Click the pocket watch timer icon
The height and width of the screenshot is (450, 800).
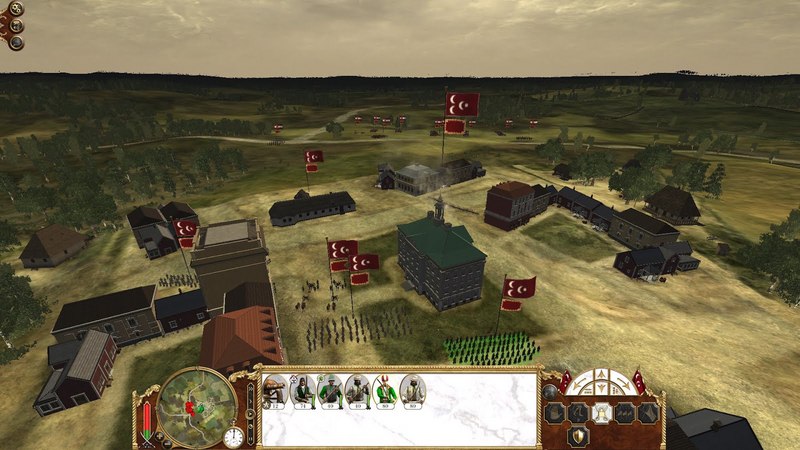point(233,436)
